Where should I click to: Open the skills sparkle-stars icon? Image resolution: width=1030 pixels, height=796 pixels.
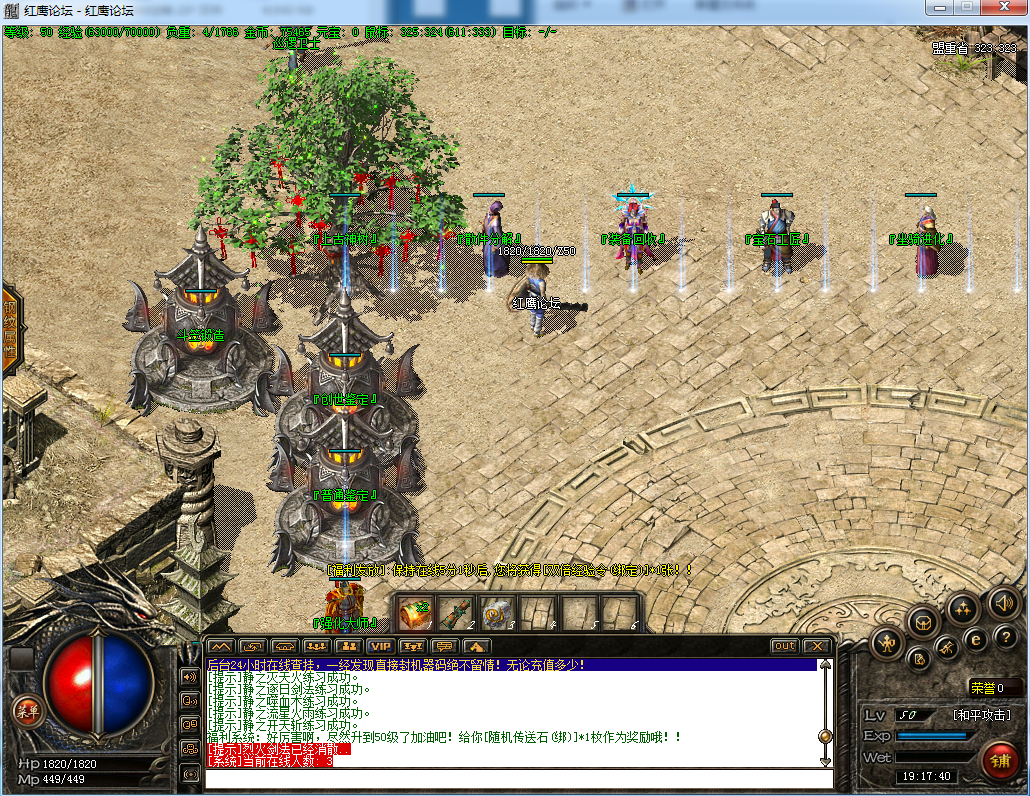(964, 607)
